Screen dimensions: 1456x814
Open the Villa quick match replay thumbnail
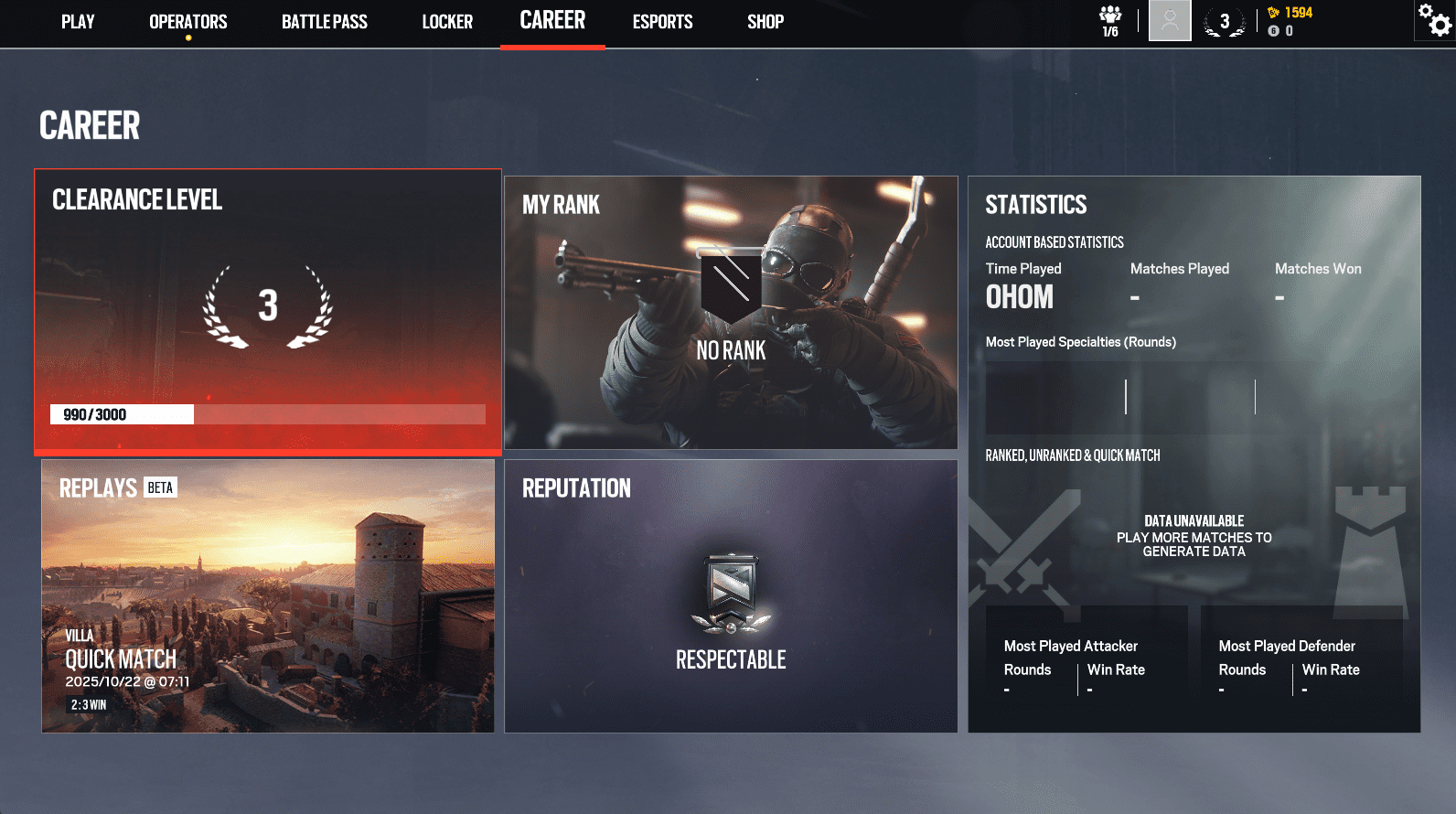click(266, 594)
